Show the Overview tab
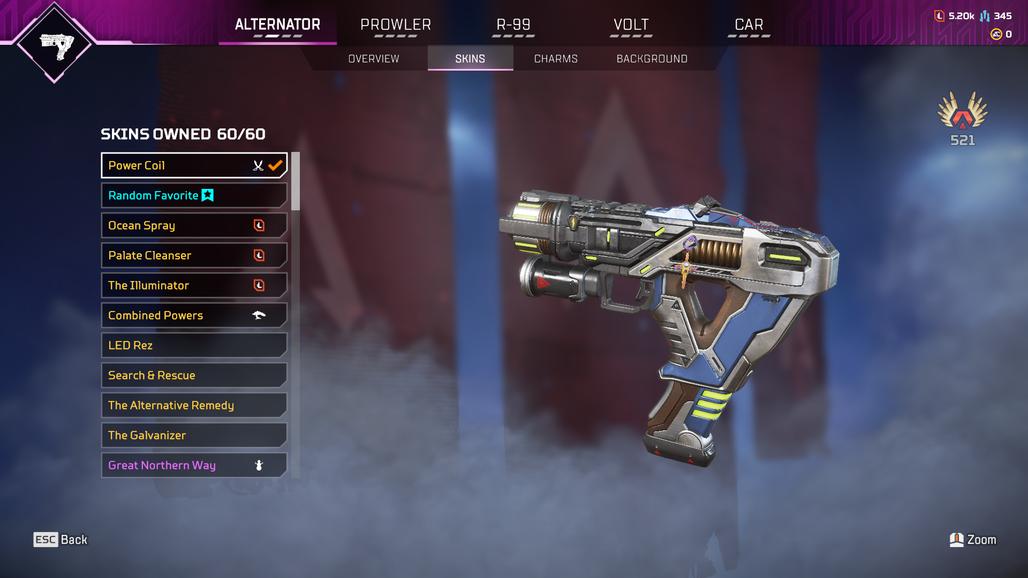 point(373,59)
